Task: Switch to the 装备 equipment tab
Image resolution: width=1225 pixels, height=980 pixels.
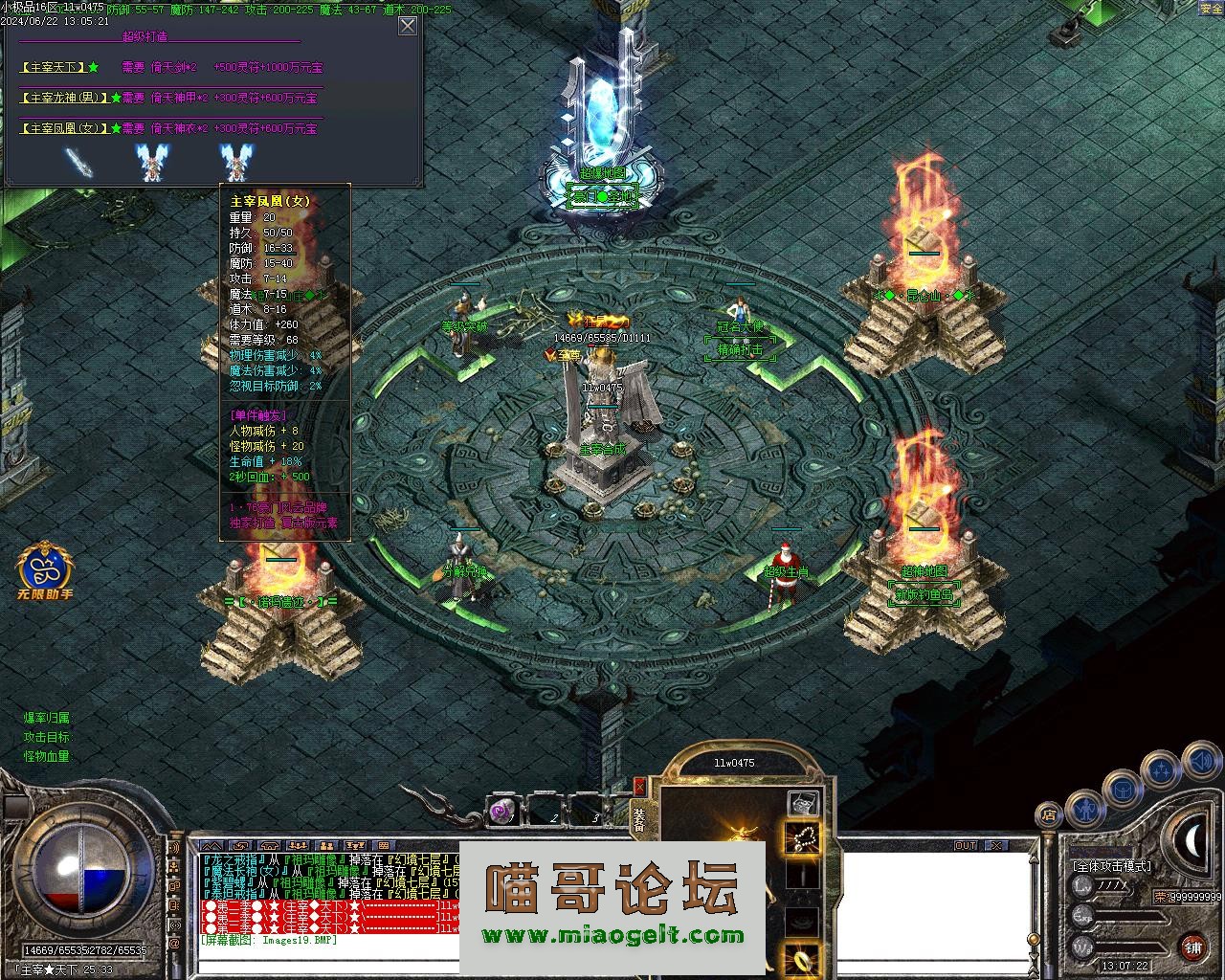Action: pos(639,819)
